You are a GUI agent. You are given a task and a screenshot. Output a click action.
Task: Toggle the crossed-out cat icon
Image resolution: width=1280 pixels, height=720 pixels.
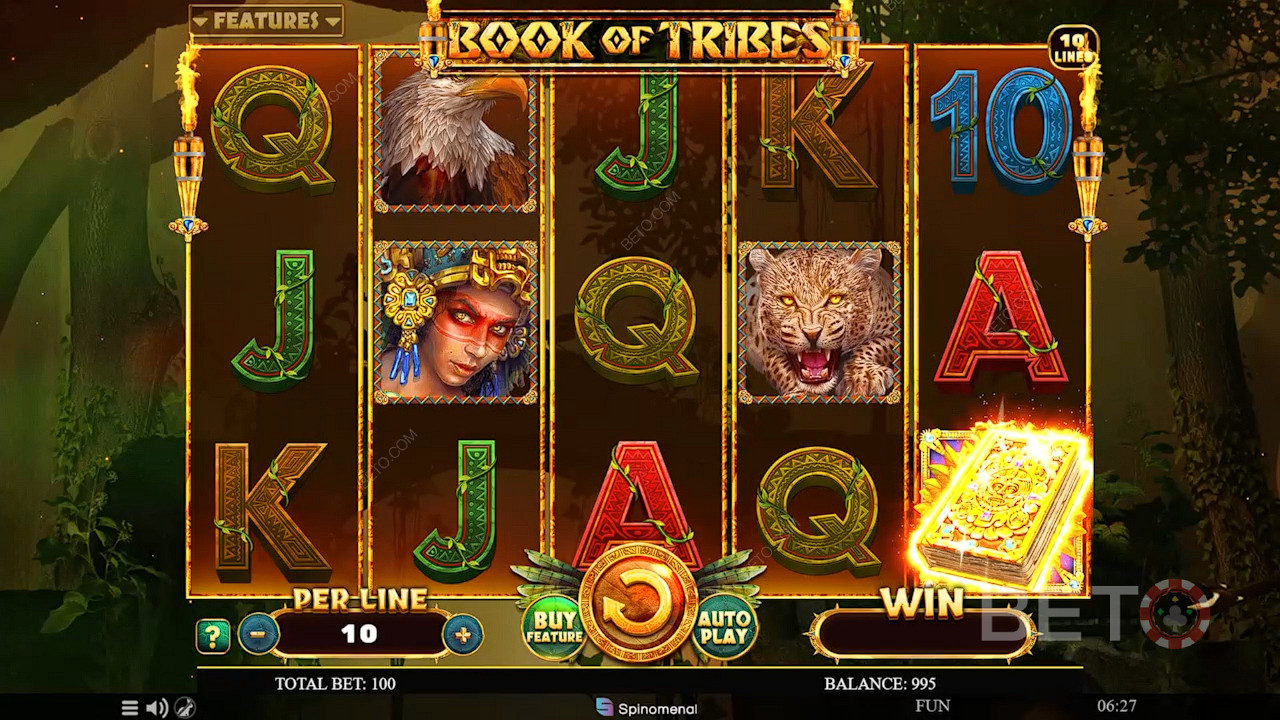[x=186, y=708]
